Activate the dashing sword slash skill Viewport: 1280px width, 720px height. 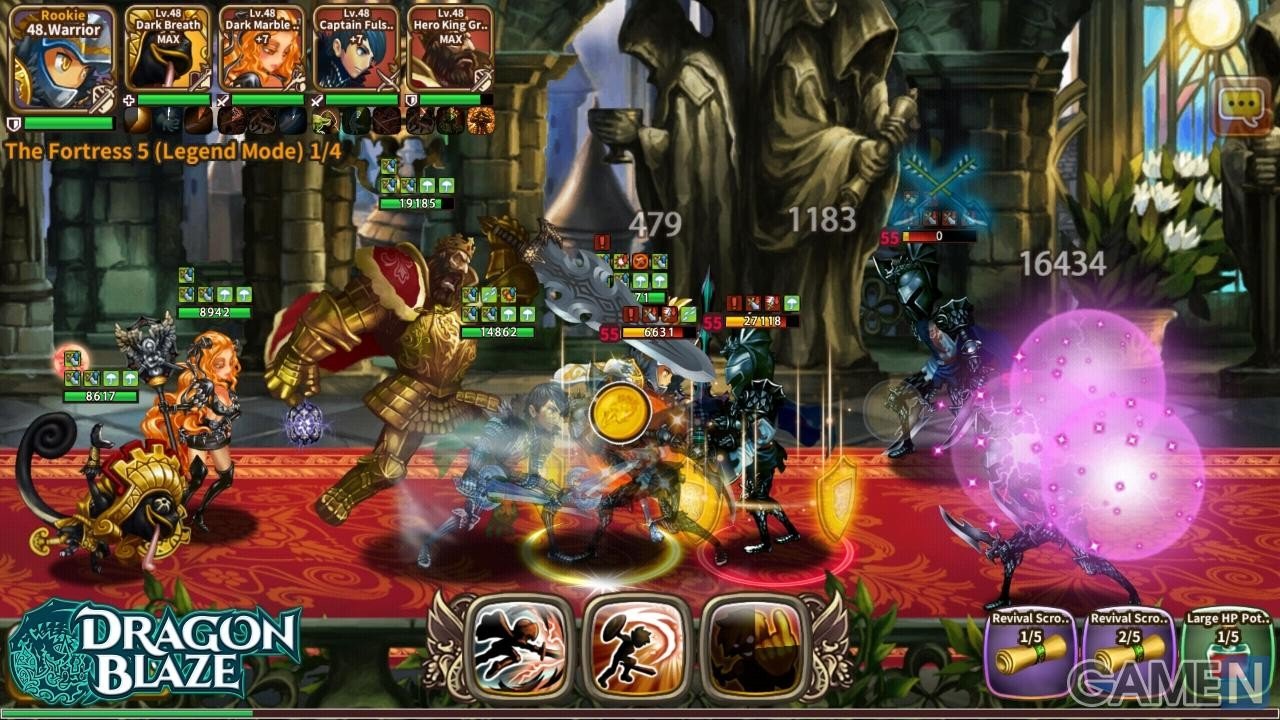tap(516, 648)
